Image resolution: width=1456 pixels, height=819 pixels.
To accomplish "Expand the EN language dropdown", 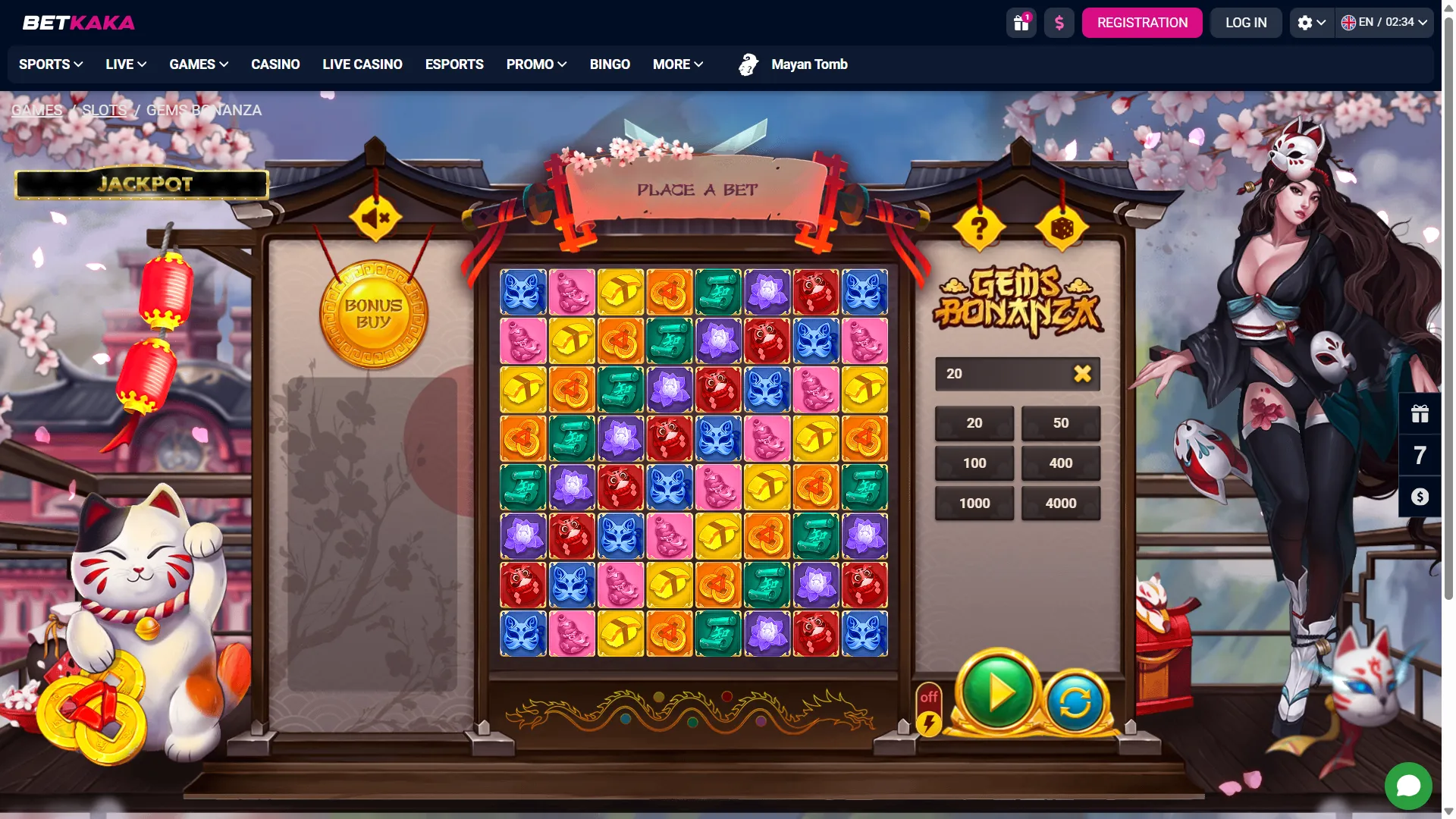I will [x=1385, y=22].
